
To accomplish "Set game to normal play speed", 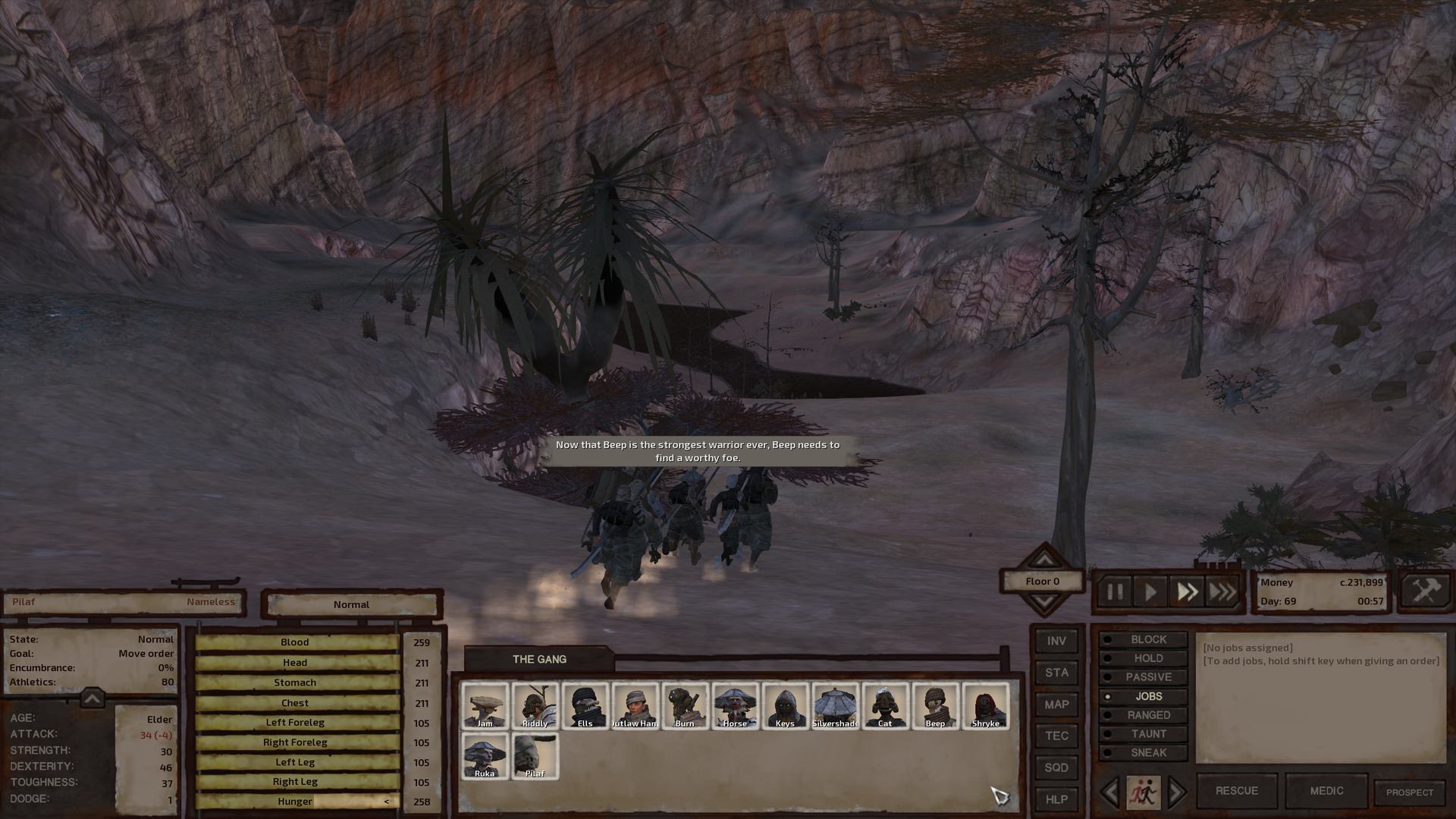I will click(x=1150, y=591).
